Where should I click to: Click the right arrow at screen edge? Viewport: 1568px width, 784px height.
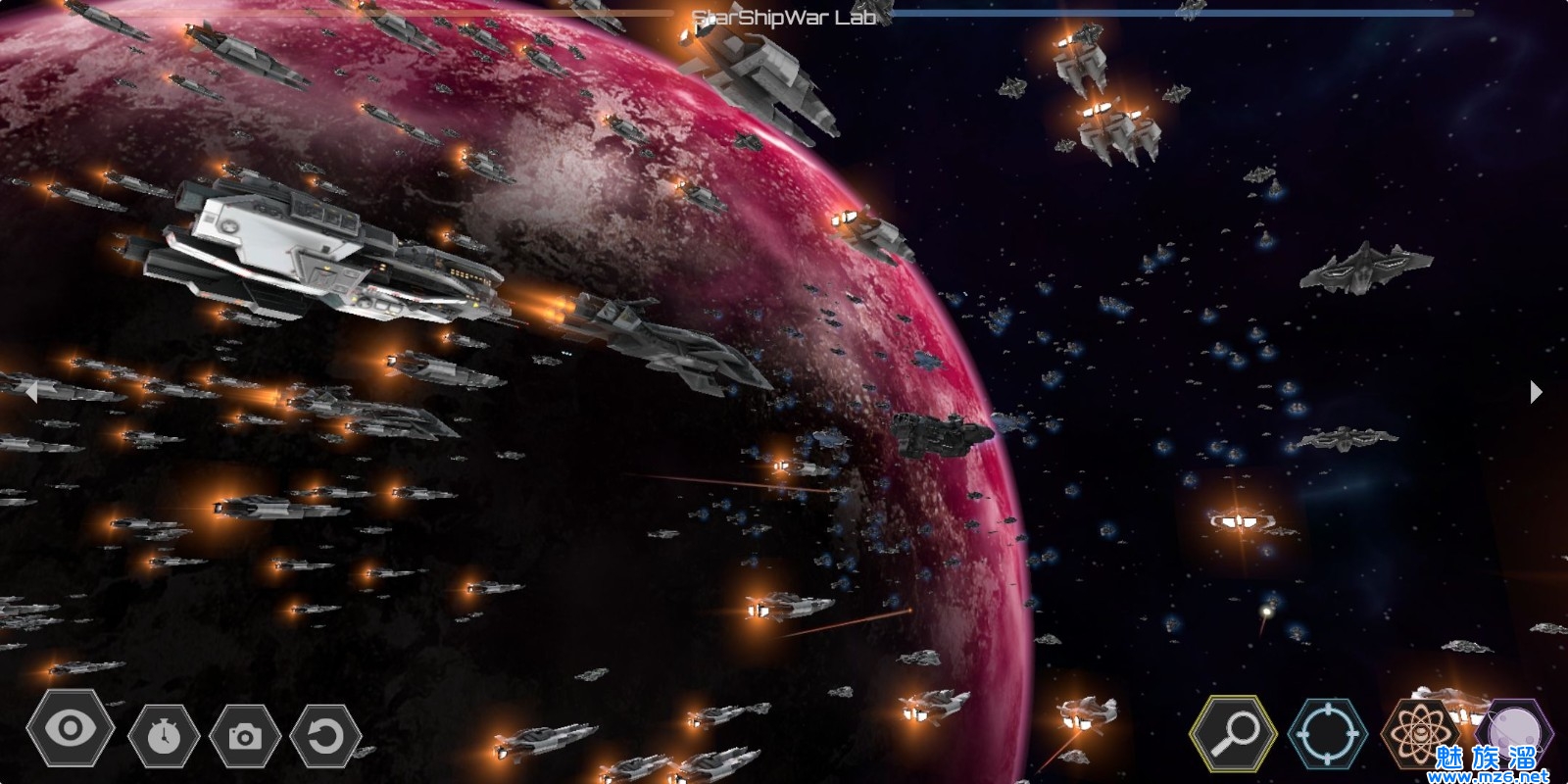pos(1536,392)
